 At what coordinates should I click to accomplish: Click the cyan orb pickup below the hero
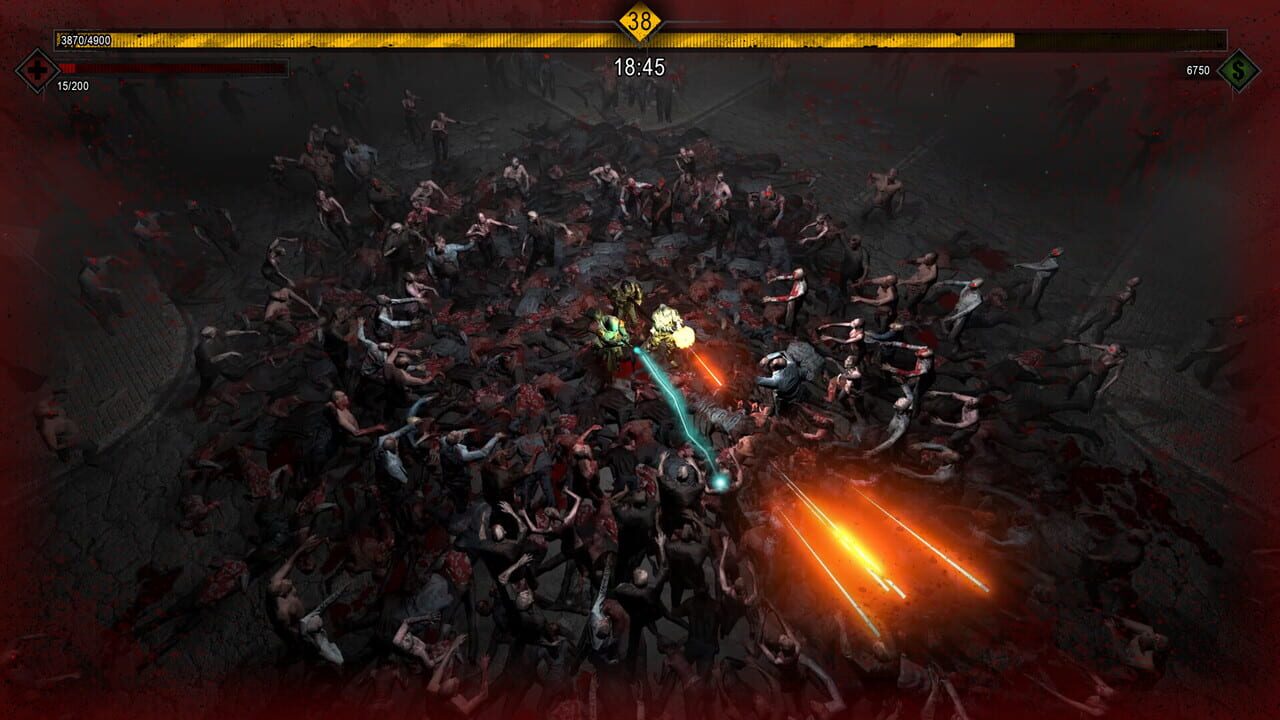(x=721, y=481)
